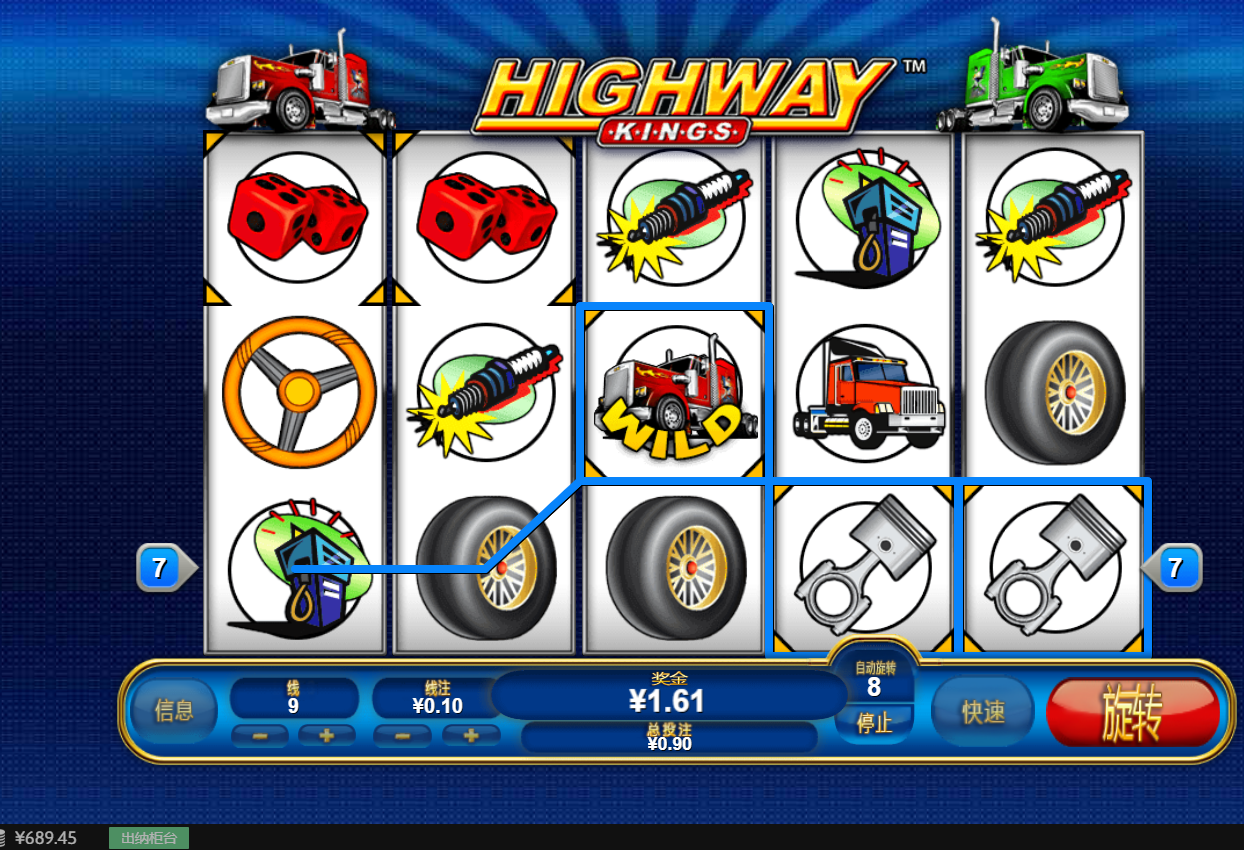This screenshot has height=850, width=1244.
Task: Increase the 线 paylines count
Action: pyautogui.click(x=326, y=736)
